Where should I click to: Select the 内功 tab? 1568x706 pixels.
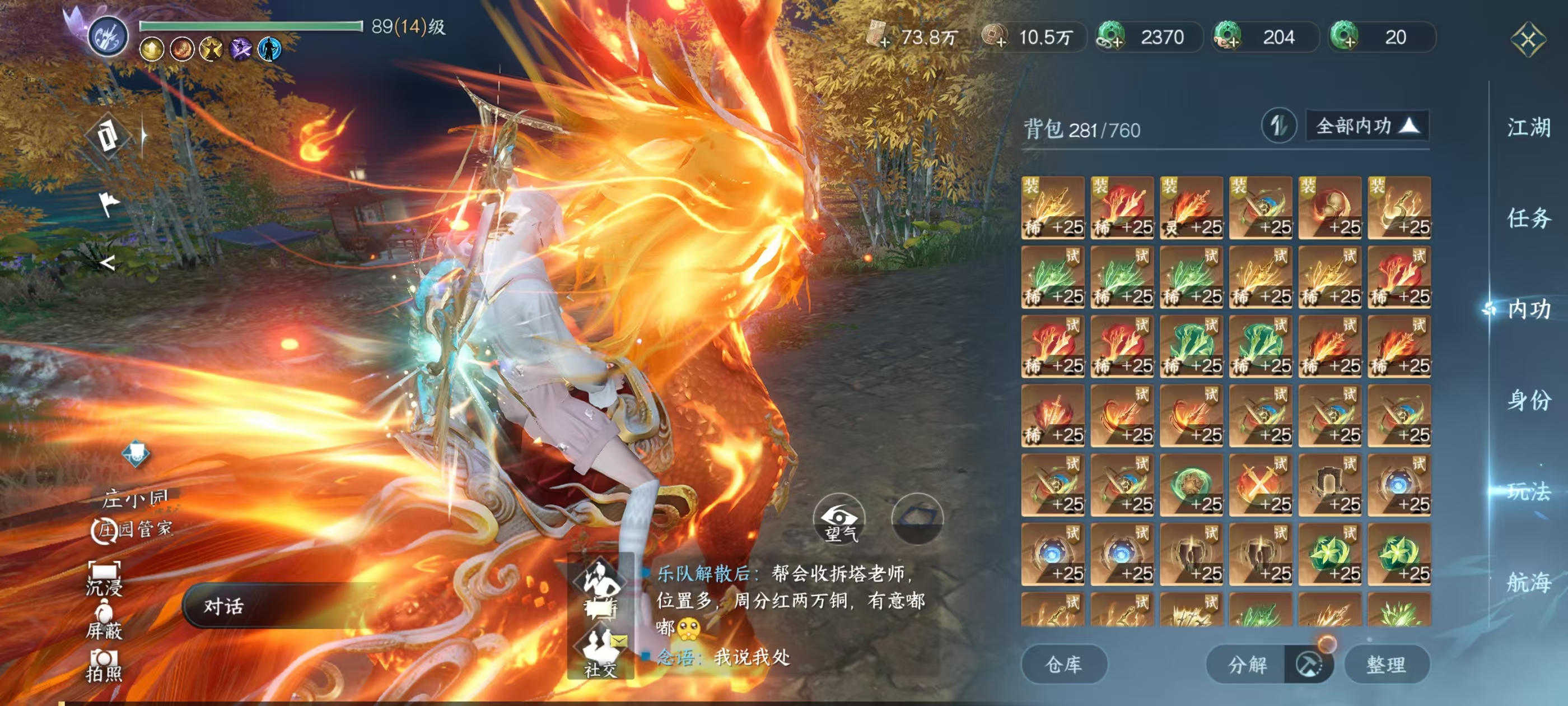click(x=1528, y=309)
